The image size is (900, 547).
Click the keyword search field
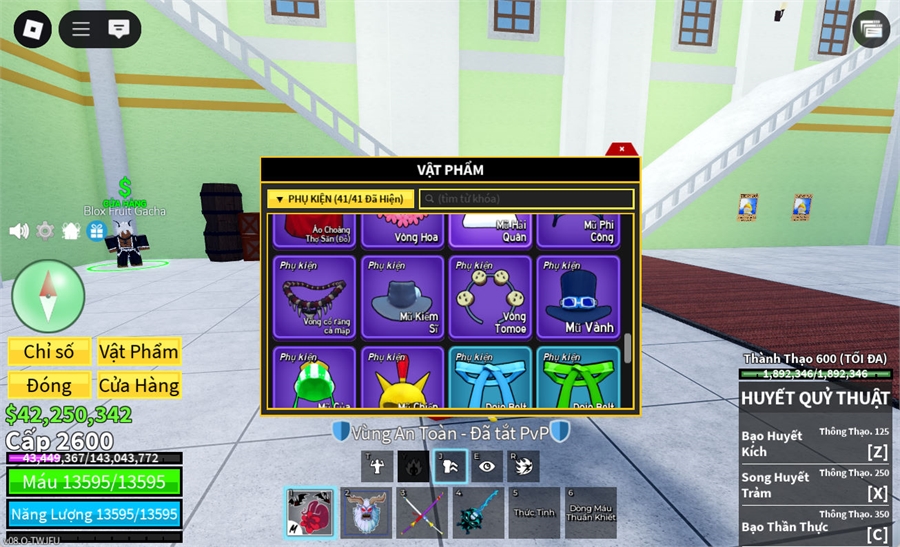[527, 199]
